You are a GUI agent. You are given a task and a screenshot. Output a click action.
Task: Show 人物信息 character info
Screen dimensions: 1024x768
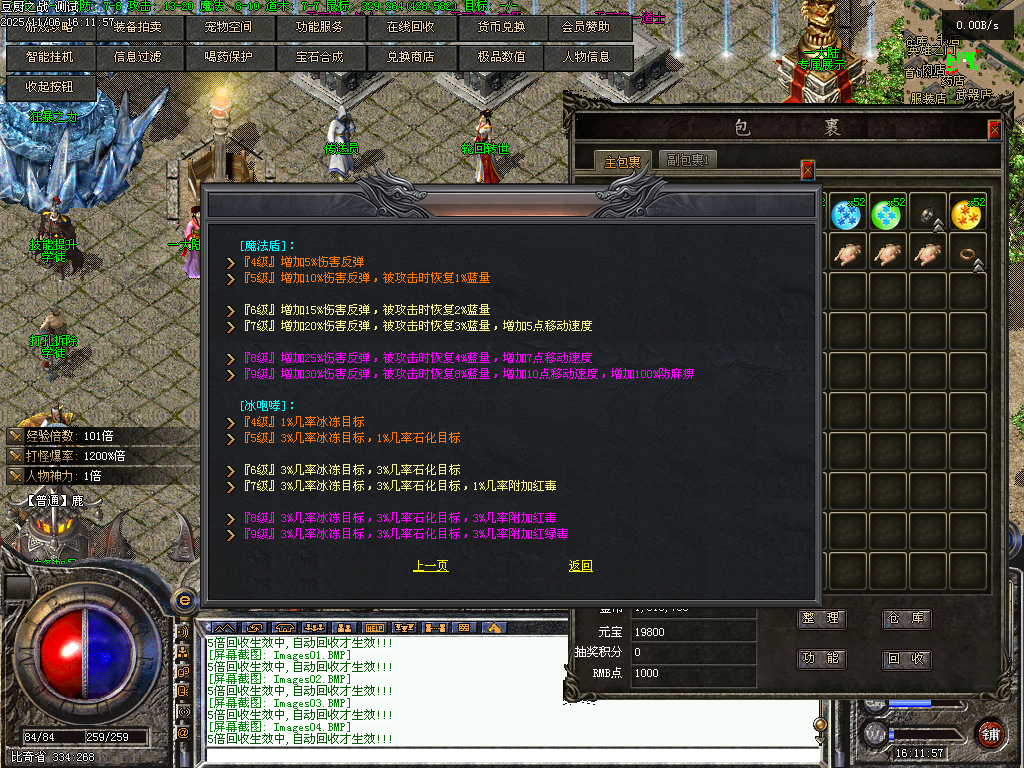(x=587, y=57)
